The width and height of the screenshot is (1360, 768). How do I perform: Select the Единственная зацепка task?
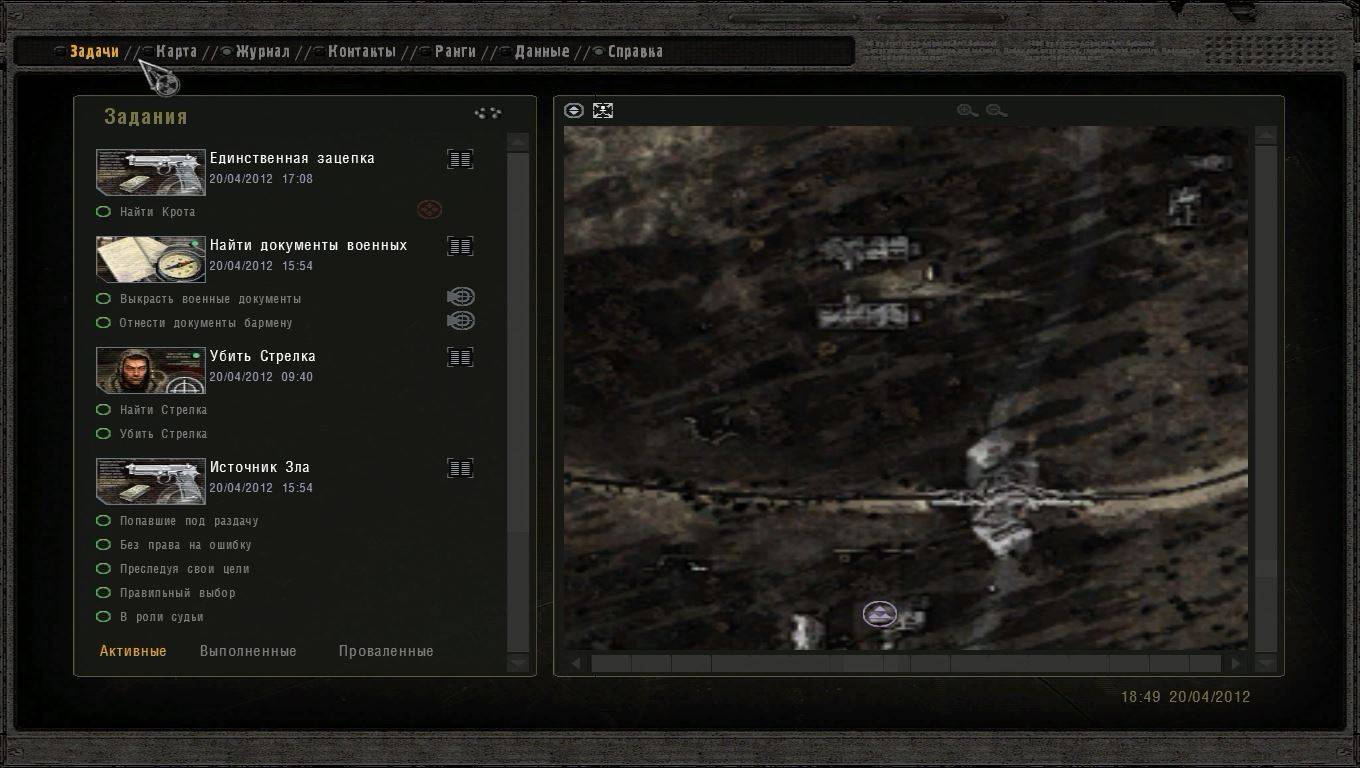tap(291, 158)
